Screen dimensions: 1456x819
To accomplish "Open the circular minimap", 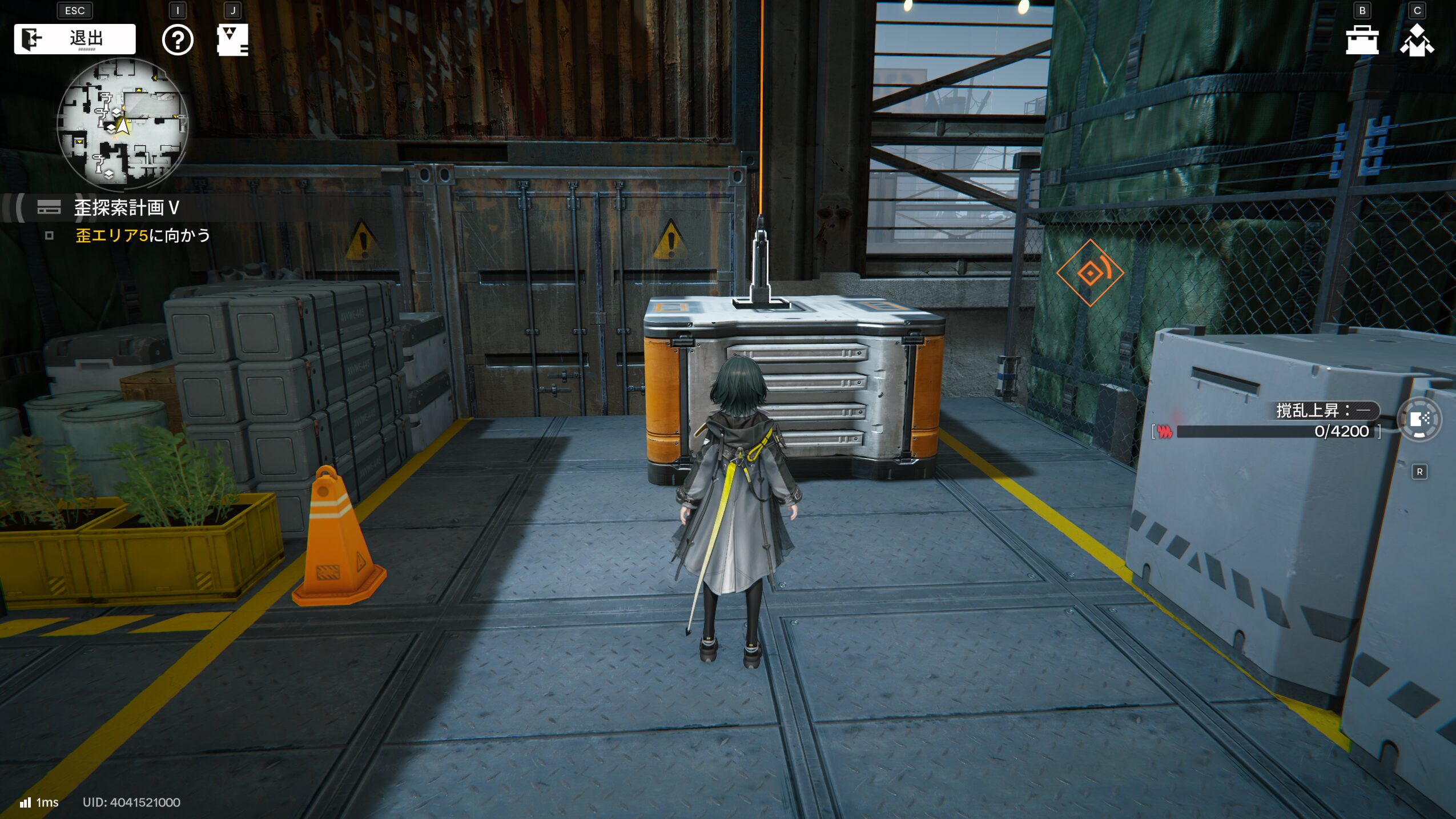I will (122, 125).
